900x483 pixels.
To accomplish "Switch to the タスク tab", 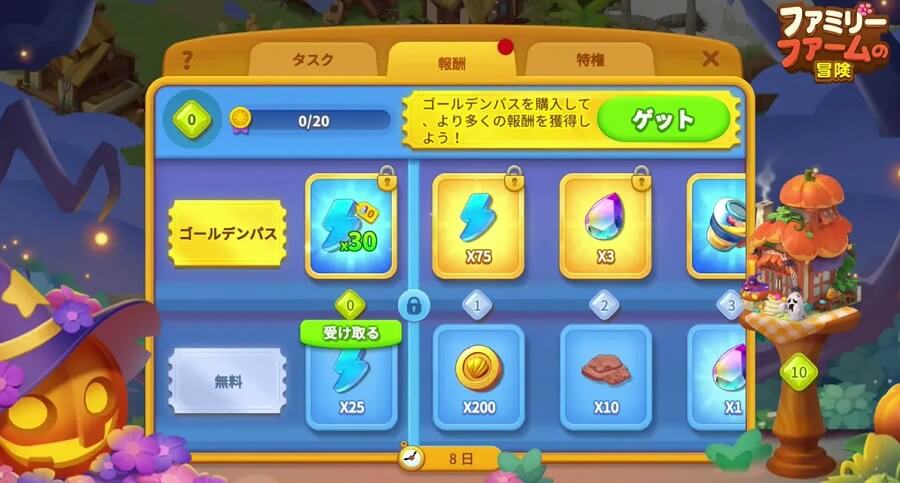I will [x=313, y=60].
